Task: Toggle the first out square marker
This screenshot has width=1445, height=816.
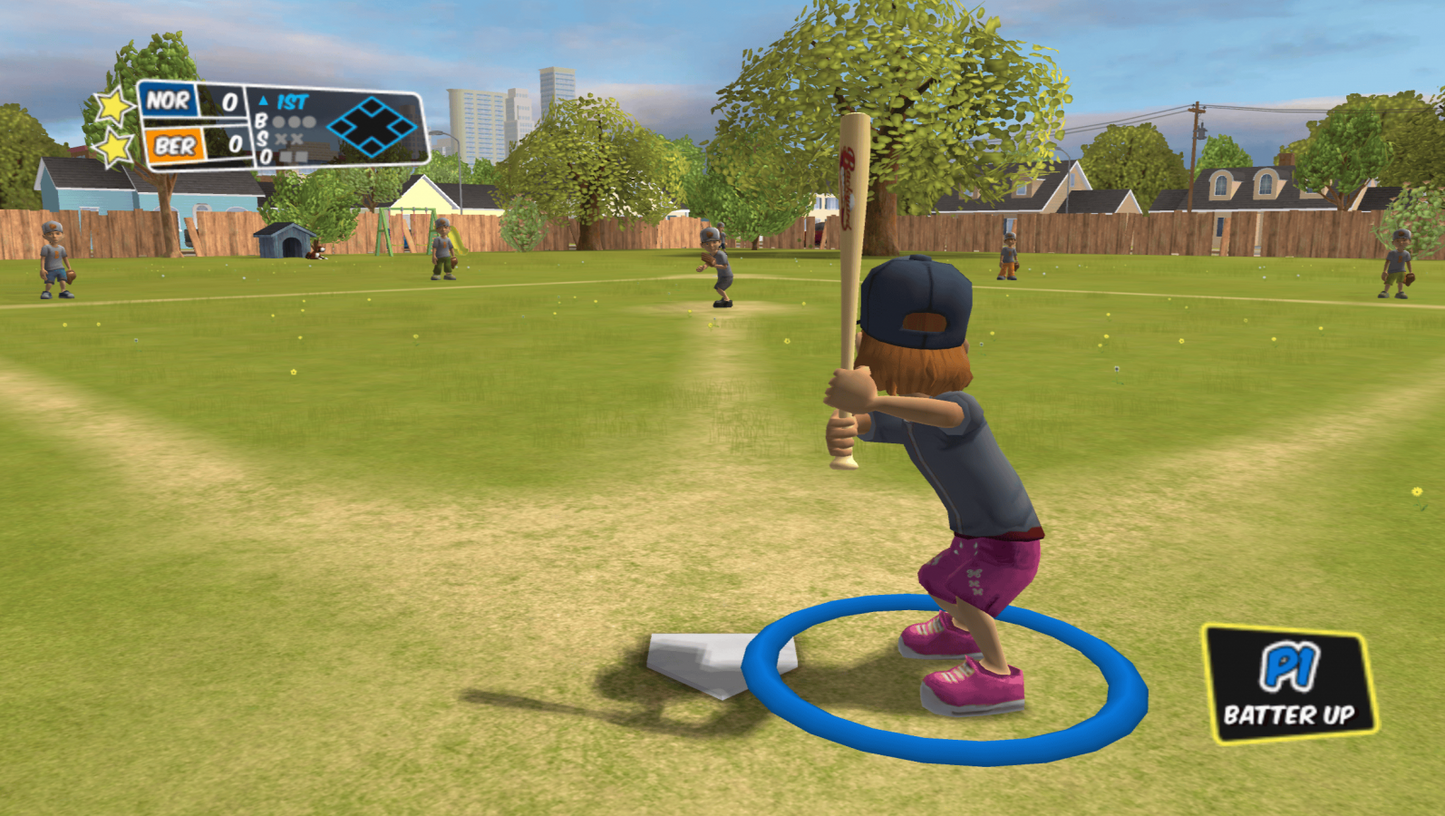Action: click(285, 156)
